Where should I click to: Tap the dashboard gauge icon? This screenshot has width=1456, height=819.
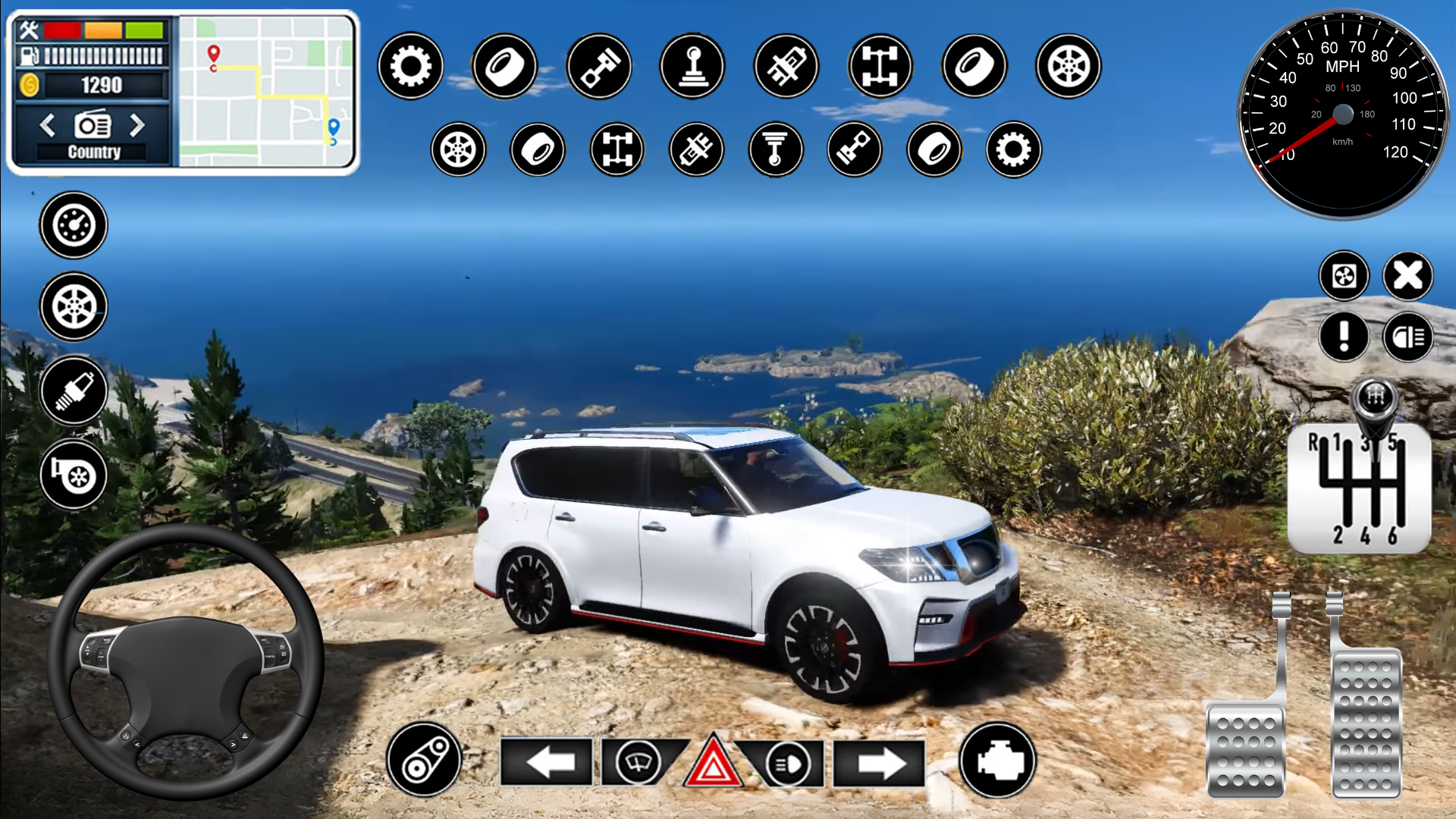tap(74, 225)
